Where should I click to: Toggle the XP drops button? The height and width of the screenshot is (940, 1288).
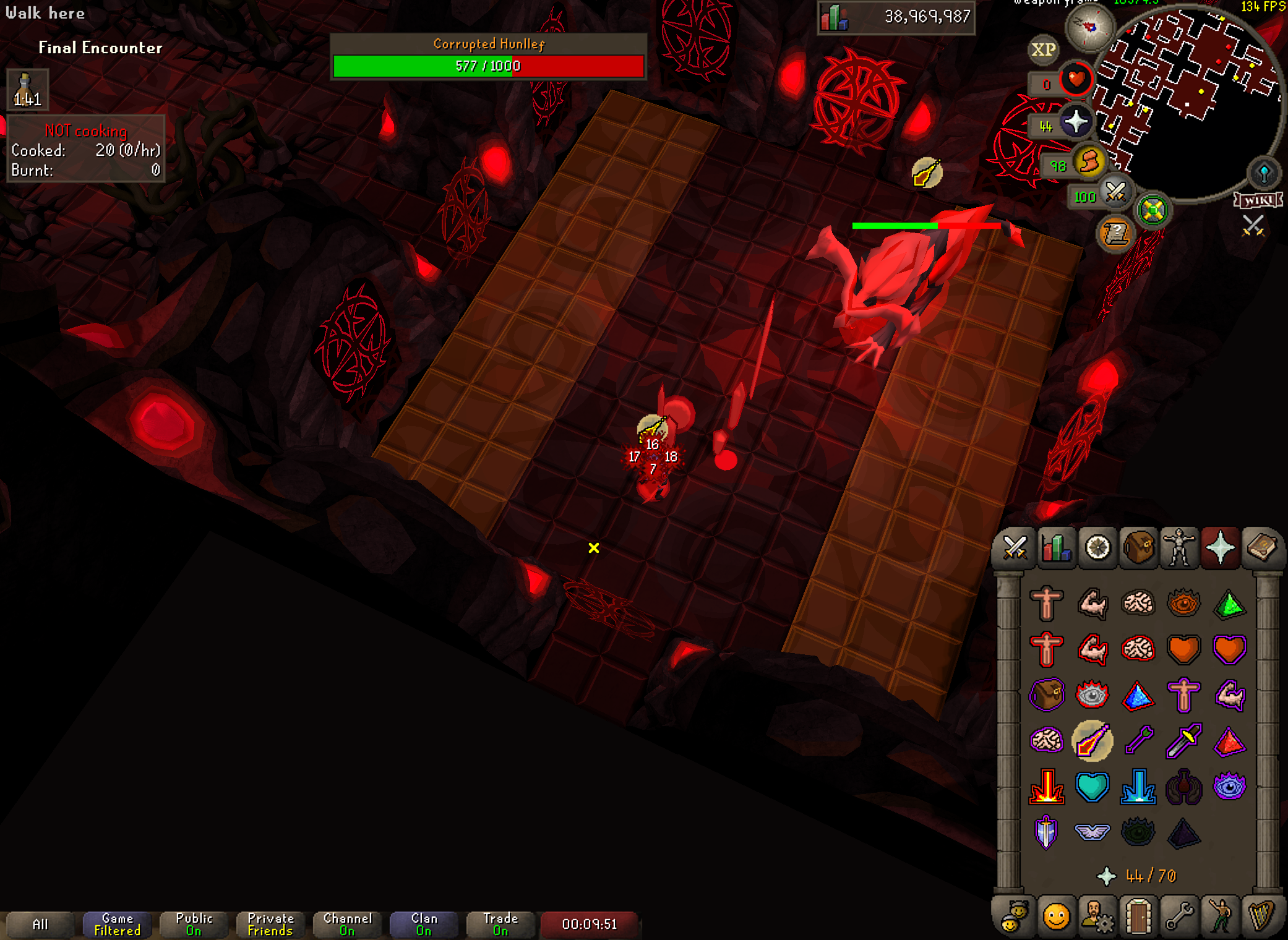coord(1044,50)
